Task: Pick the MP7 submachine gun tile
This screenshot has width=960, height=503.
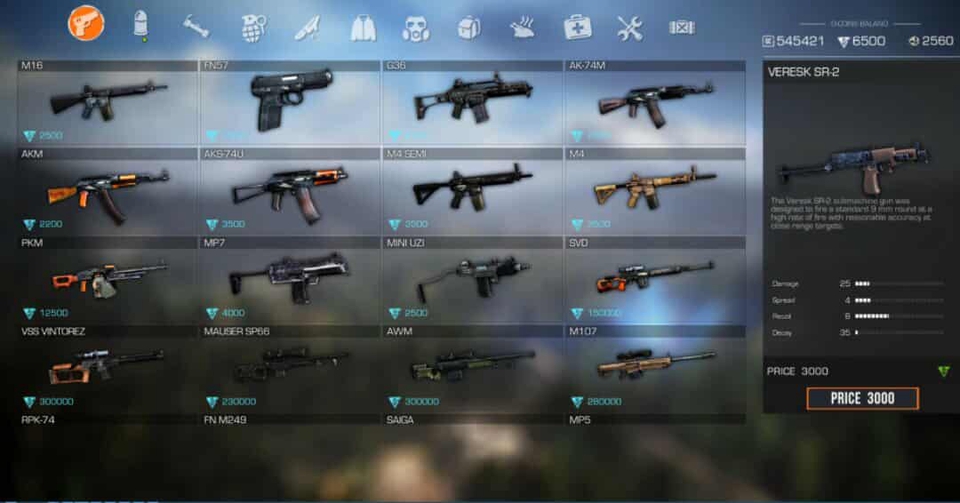Action: pyautogui.click(x=290, y=278)
